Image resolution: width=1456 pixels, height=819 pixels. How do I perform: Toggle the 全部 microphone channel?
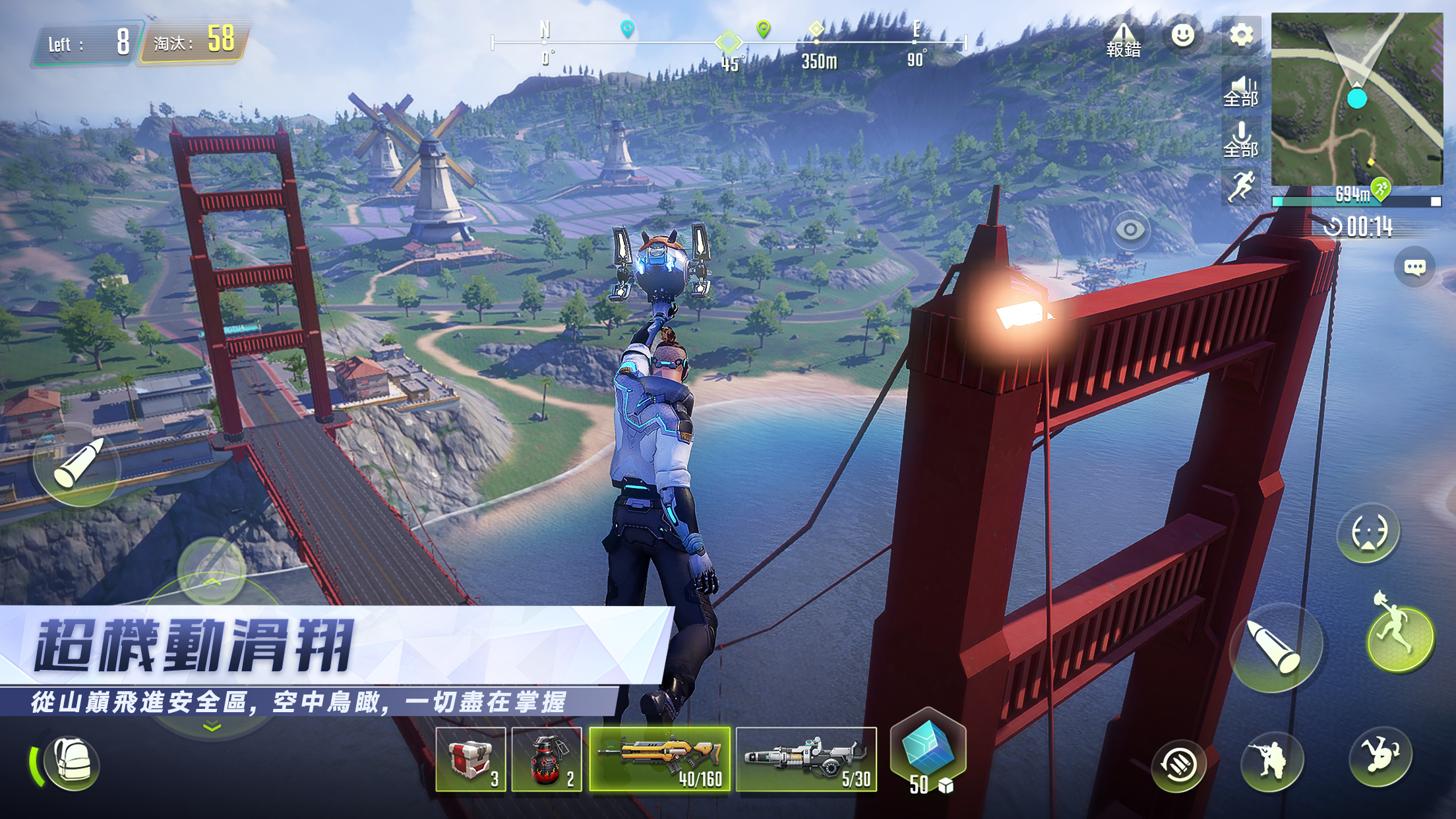click(x=1241, y=140)
